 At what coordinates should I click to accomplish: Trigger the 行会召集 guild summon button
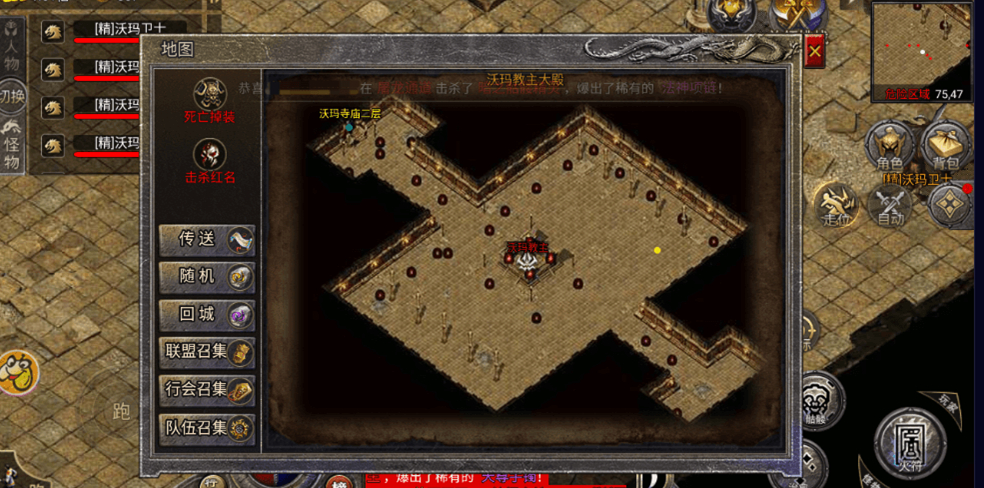pos(206,390)
